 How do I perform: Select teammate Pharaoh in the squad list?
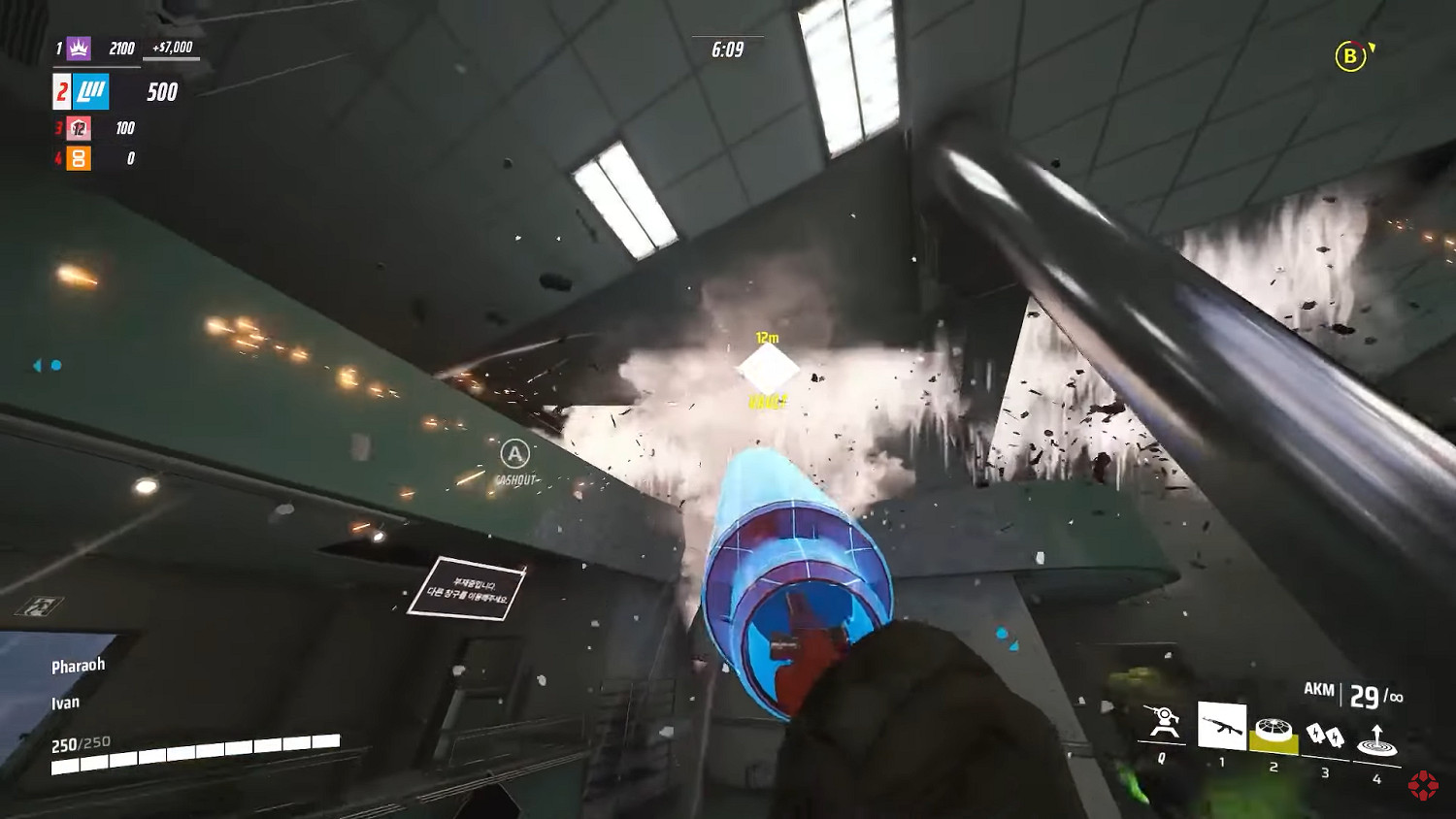coord(79,664)
